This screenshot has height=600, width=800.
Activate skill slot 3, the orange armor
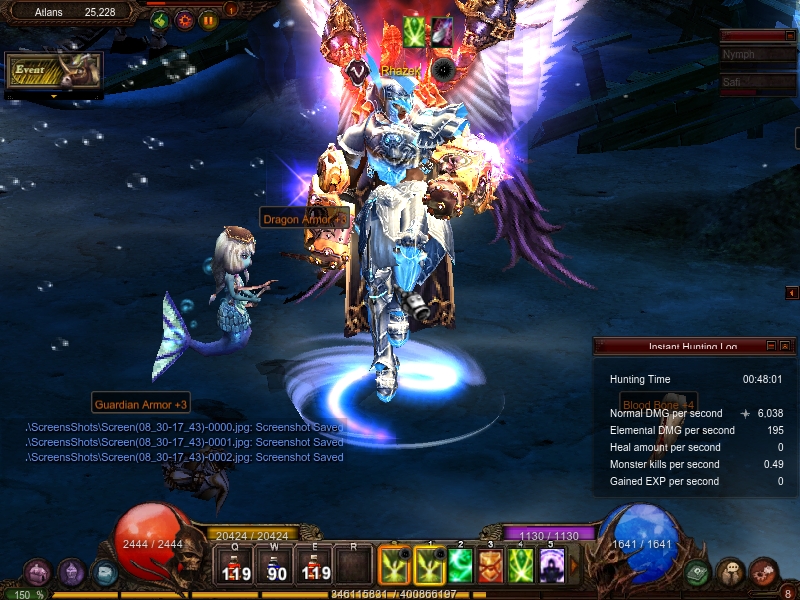click(491, 566)
